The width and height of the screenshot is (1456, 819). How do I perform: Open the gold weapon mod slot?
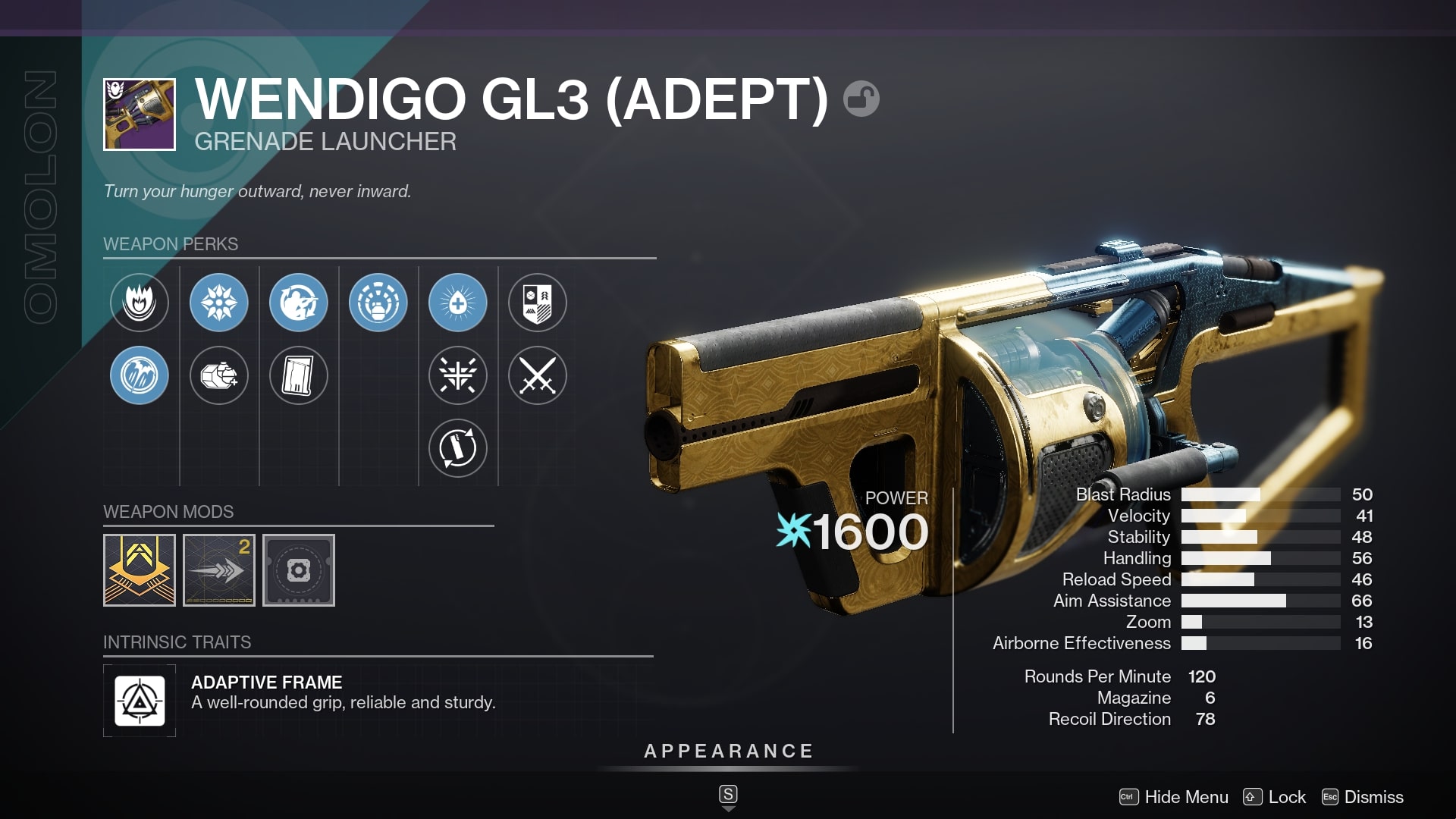tap(140, 570)
